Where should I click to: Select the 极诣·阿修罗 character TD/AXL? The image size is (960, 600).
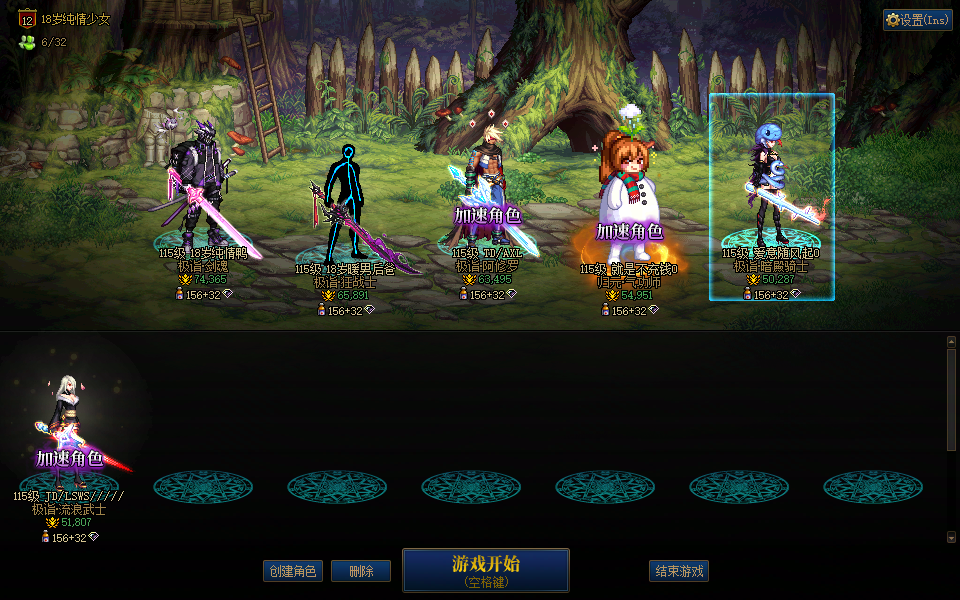coord(488,190)
